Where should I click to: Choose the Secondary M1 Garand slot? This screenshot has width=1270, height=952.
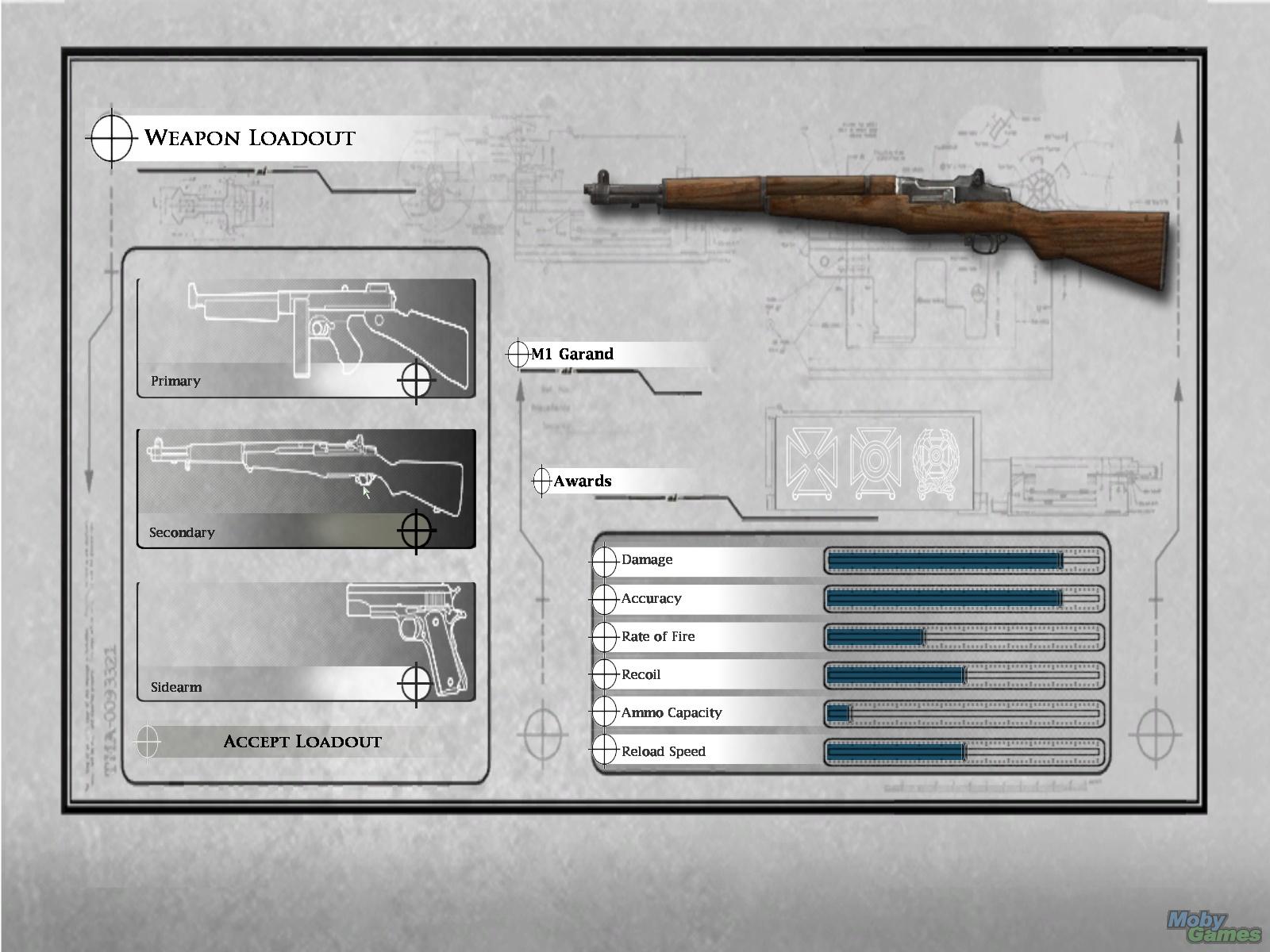click(x=306, y=489)
